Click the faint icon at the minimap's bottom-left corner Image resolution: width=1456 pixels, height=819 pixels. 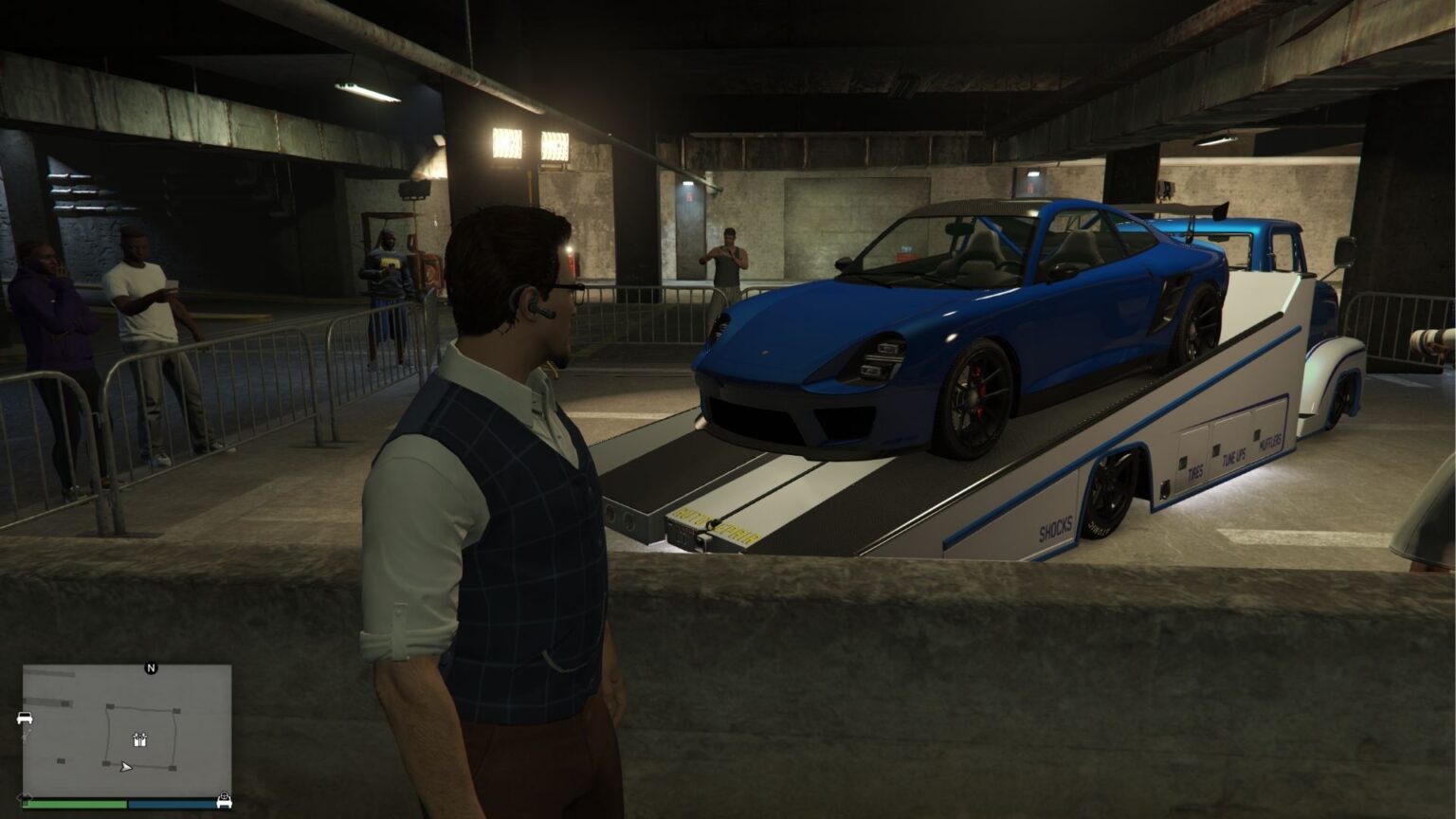click(25, 796)
